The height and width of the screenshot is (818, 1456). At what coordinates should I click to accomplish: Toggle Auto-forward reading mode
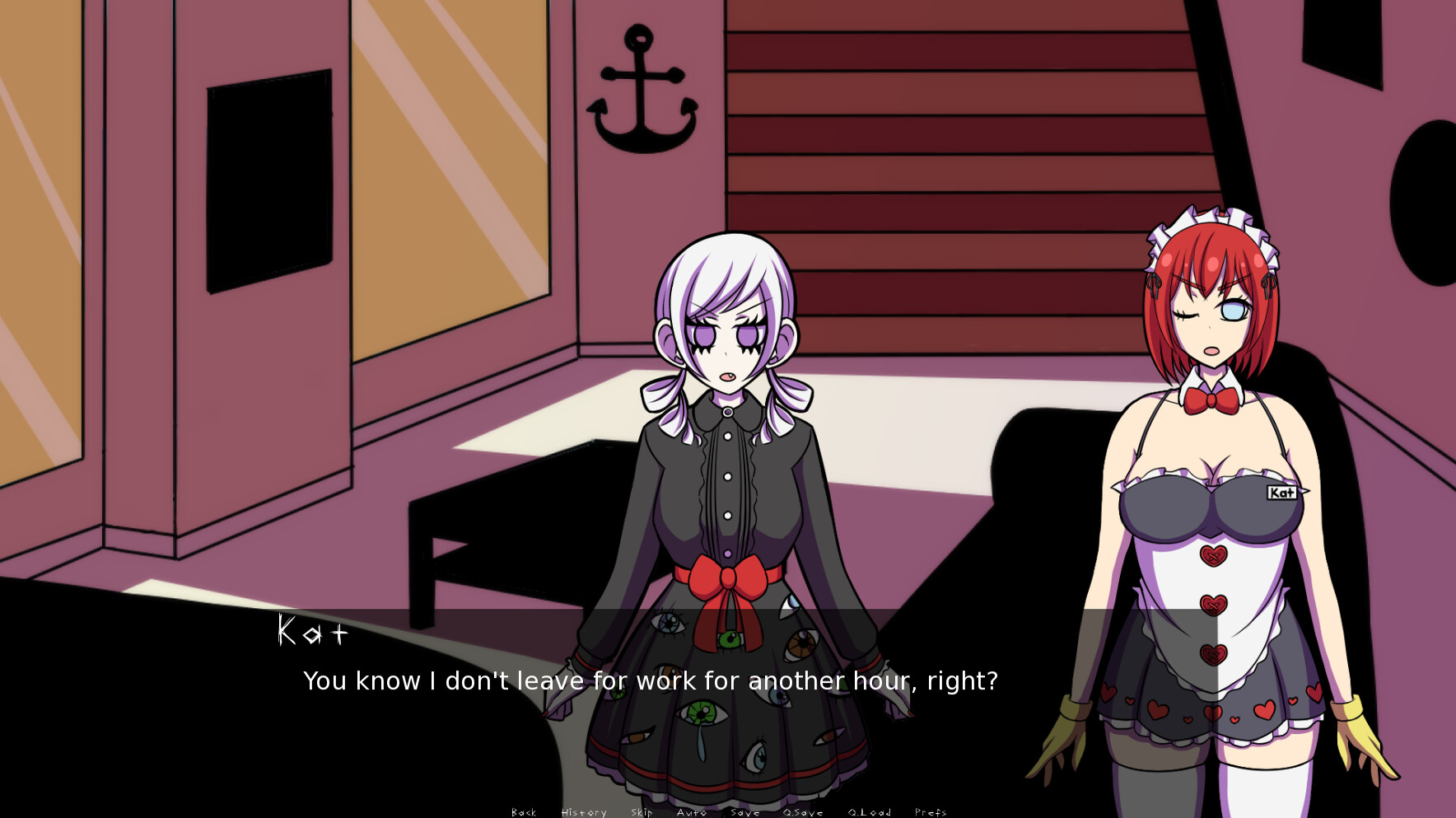click(x=692, y=812)
